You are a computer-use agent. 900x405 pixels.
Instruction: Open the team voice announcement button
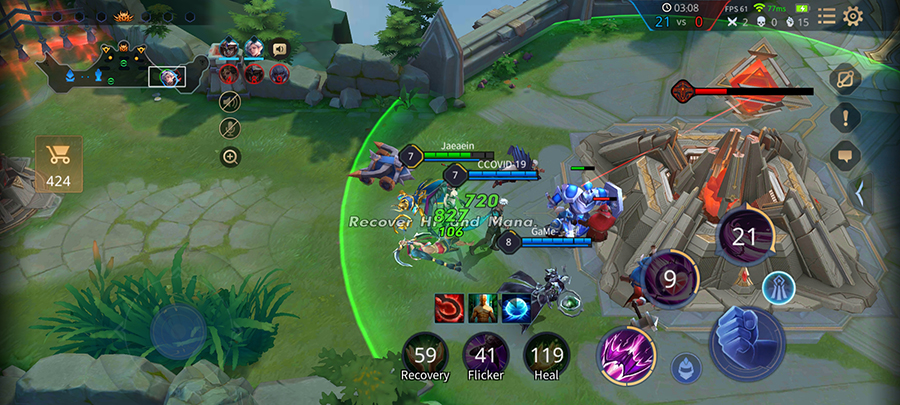tap(279, 47)
